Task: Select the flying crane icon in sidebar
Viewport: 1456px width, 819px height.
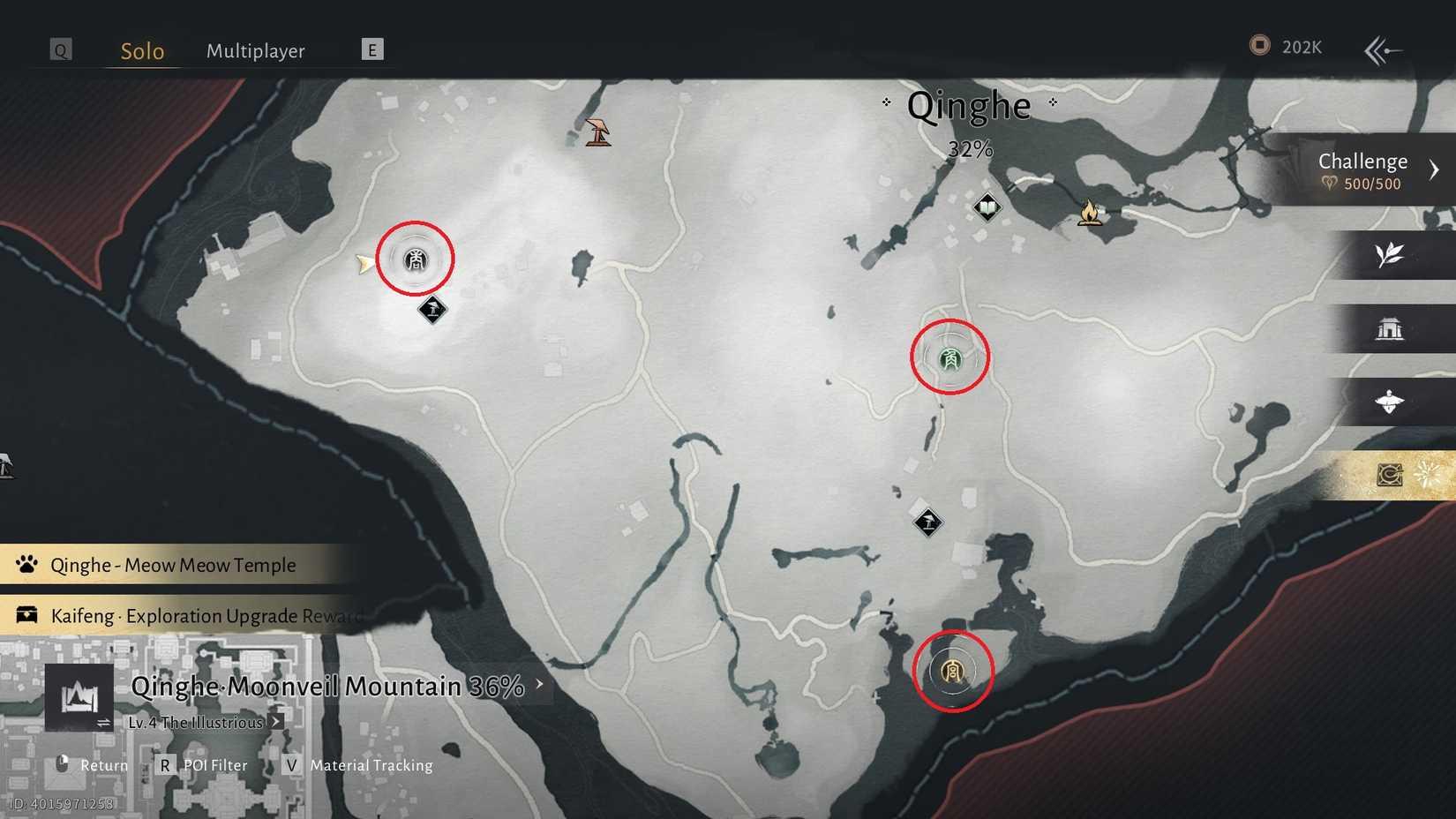Action: (1390, 402)
